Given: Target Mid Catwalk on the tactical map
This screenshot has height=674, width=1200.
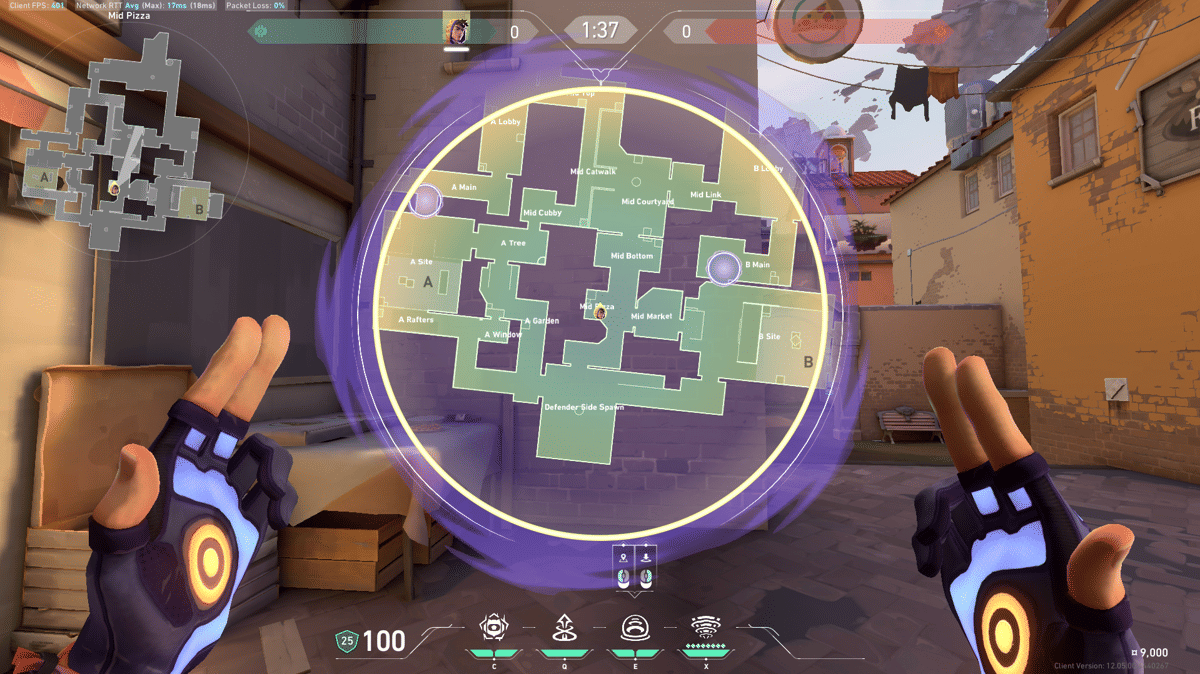Looking at the screenshot, I should [593, 172].
